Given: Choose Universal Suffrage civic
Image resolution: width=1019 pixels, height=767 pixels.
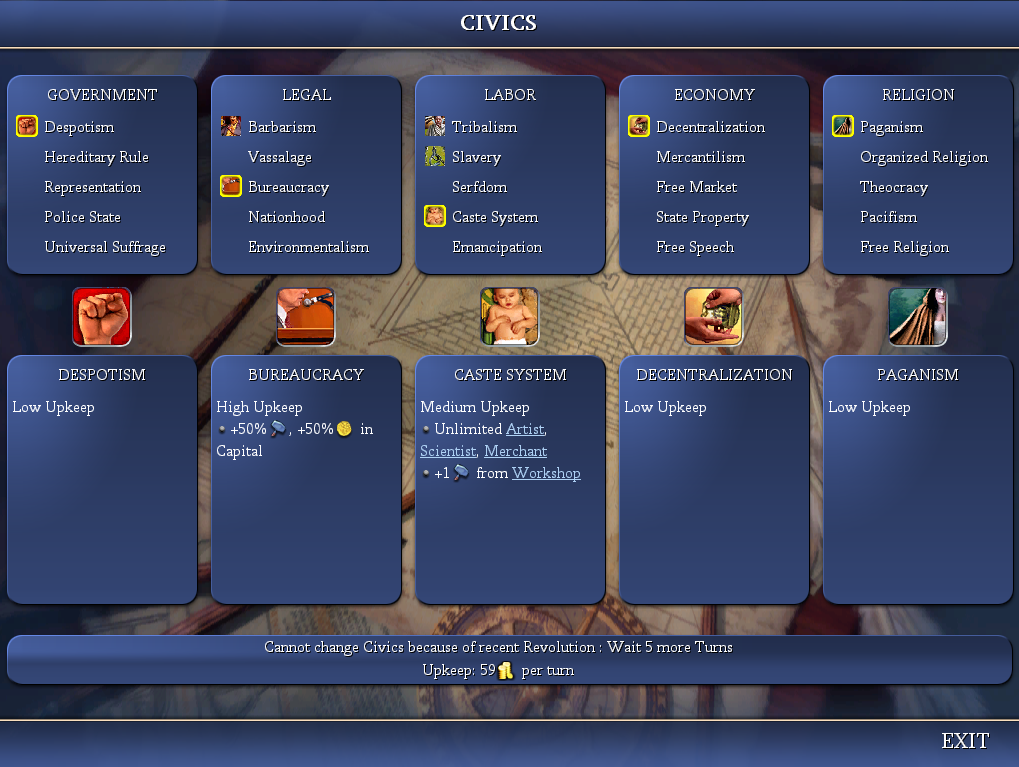Looking at the screenshot, I should point(104,247).
